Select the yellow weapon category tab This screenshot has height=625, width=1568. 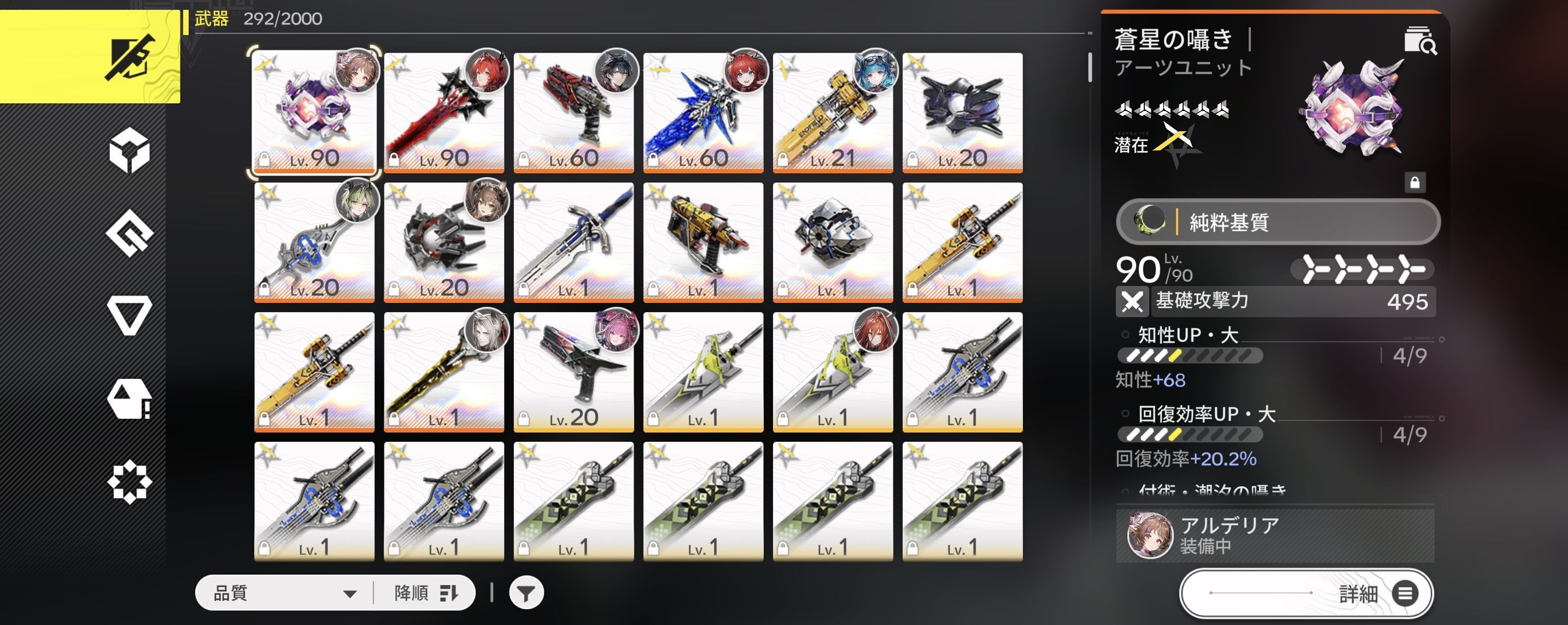pos(90,57)
